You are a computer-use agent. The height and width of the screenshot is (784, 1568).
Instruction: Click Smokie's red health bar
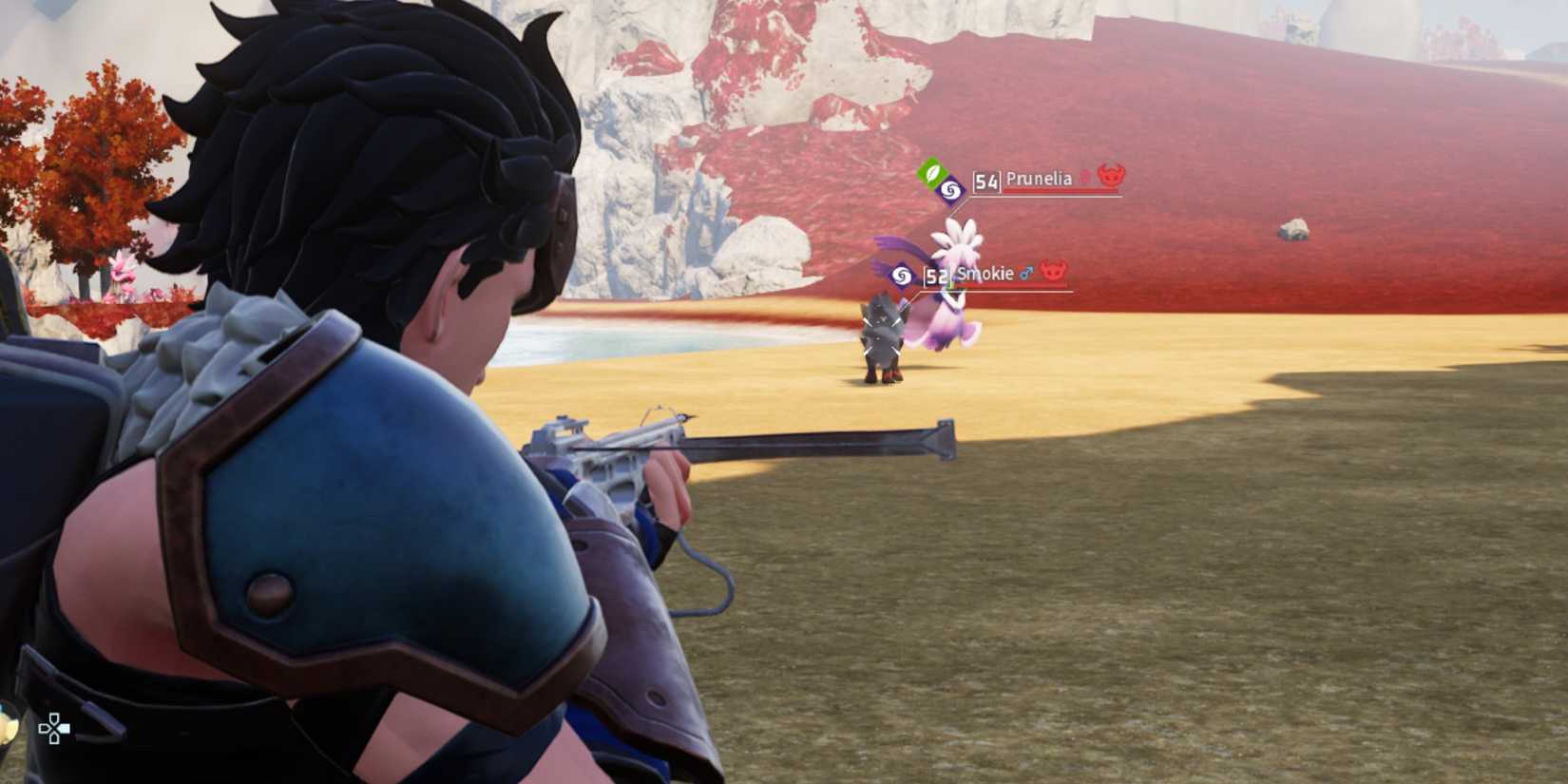pos(1011,285)
